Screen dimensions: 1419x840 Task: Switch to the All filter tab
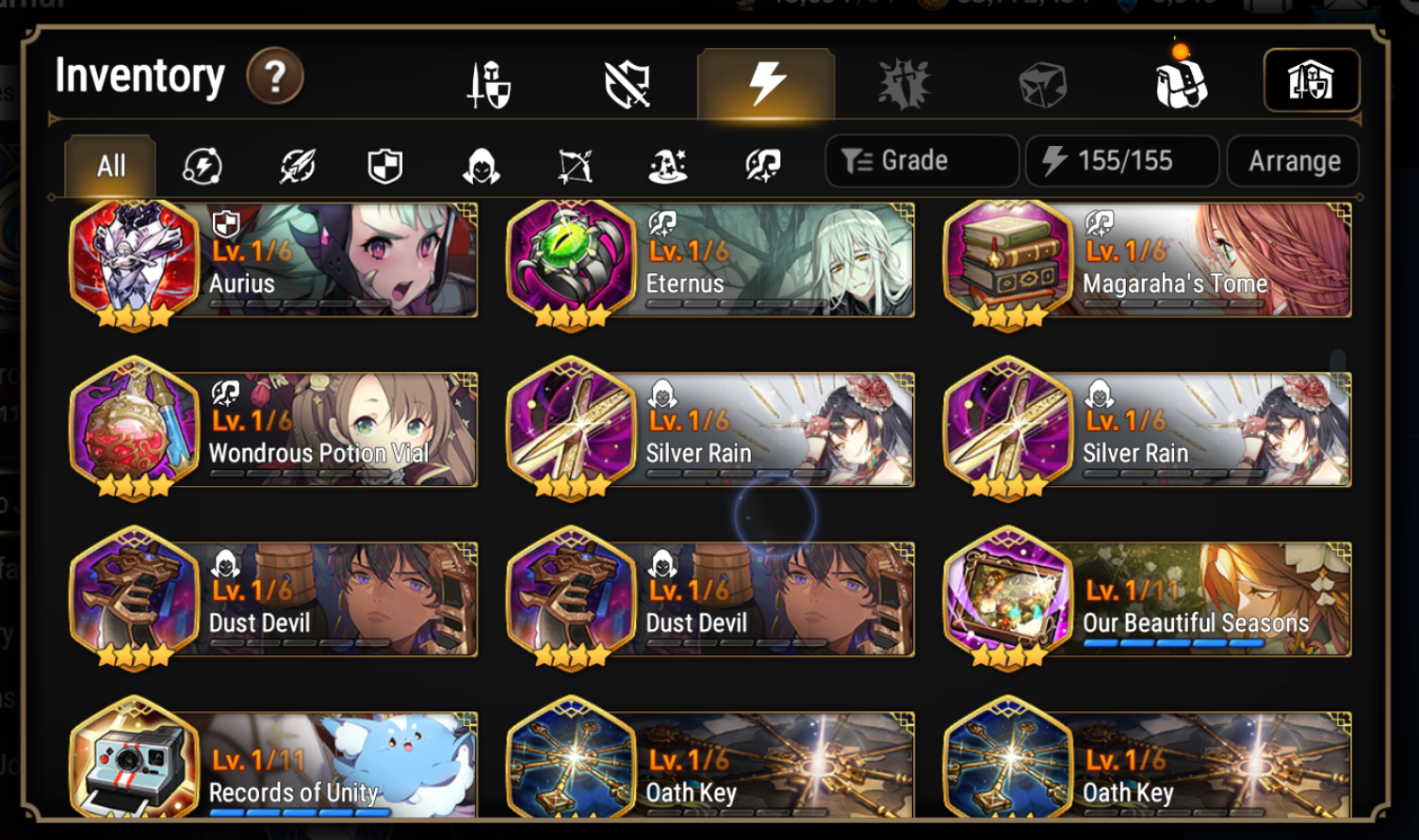tap(108, 165)
